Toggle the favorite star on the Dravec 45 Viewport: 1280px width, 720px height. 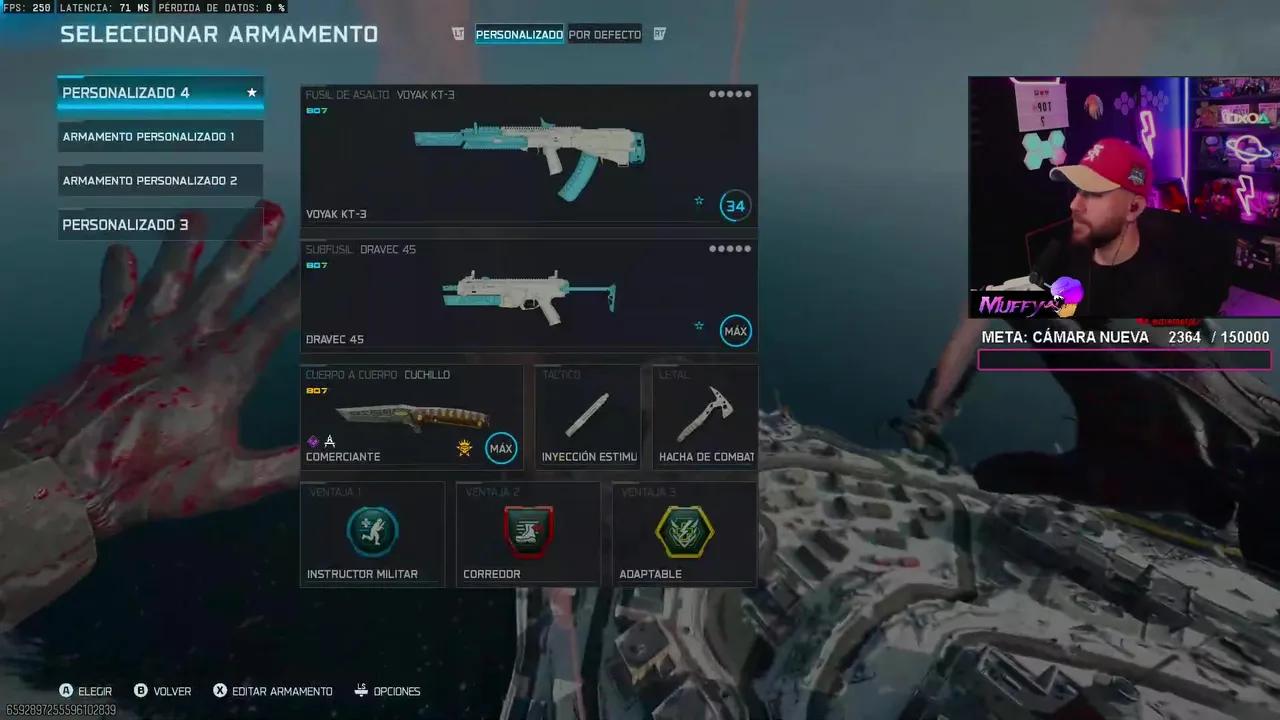coord(699,325)
